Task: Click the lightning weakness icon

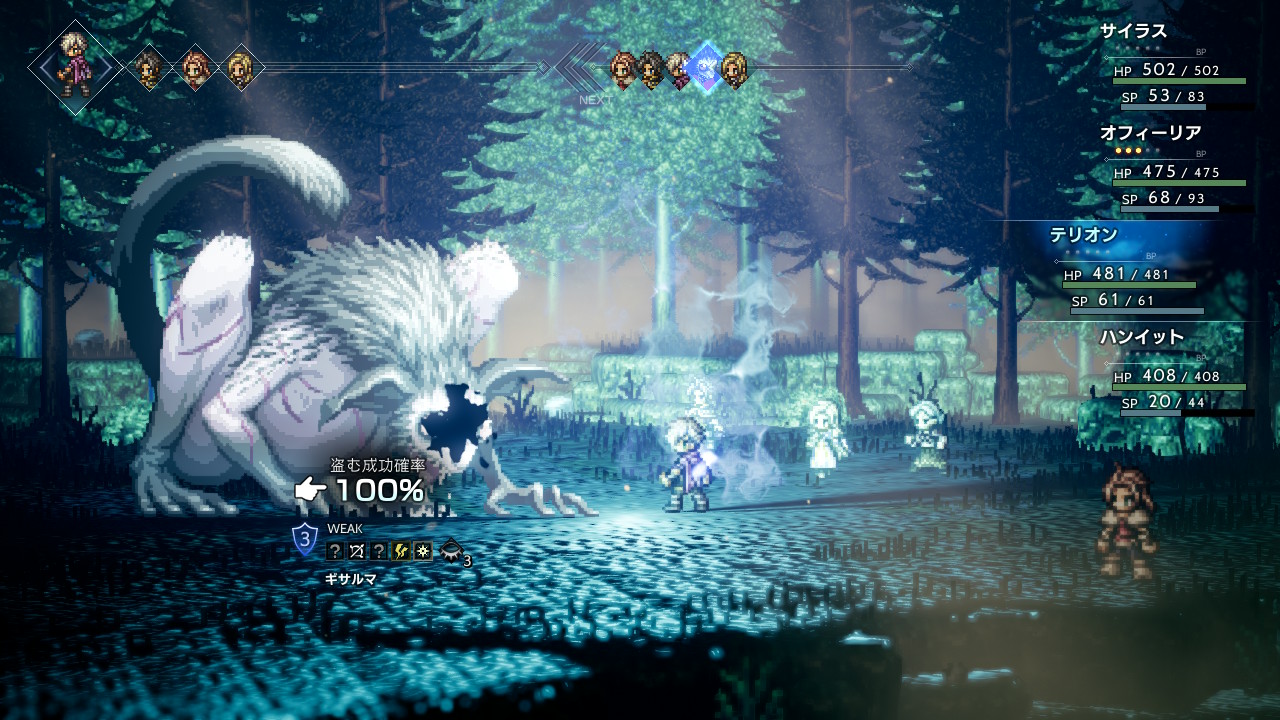Action: point(401,551)
